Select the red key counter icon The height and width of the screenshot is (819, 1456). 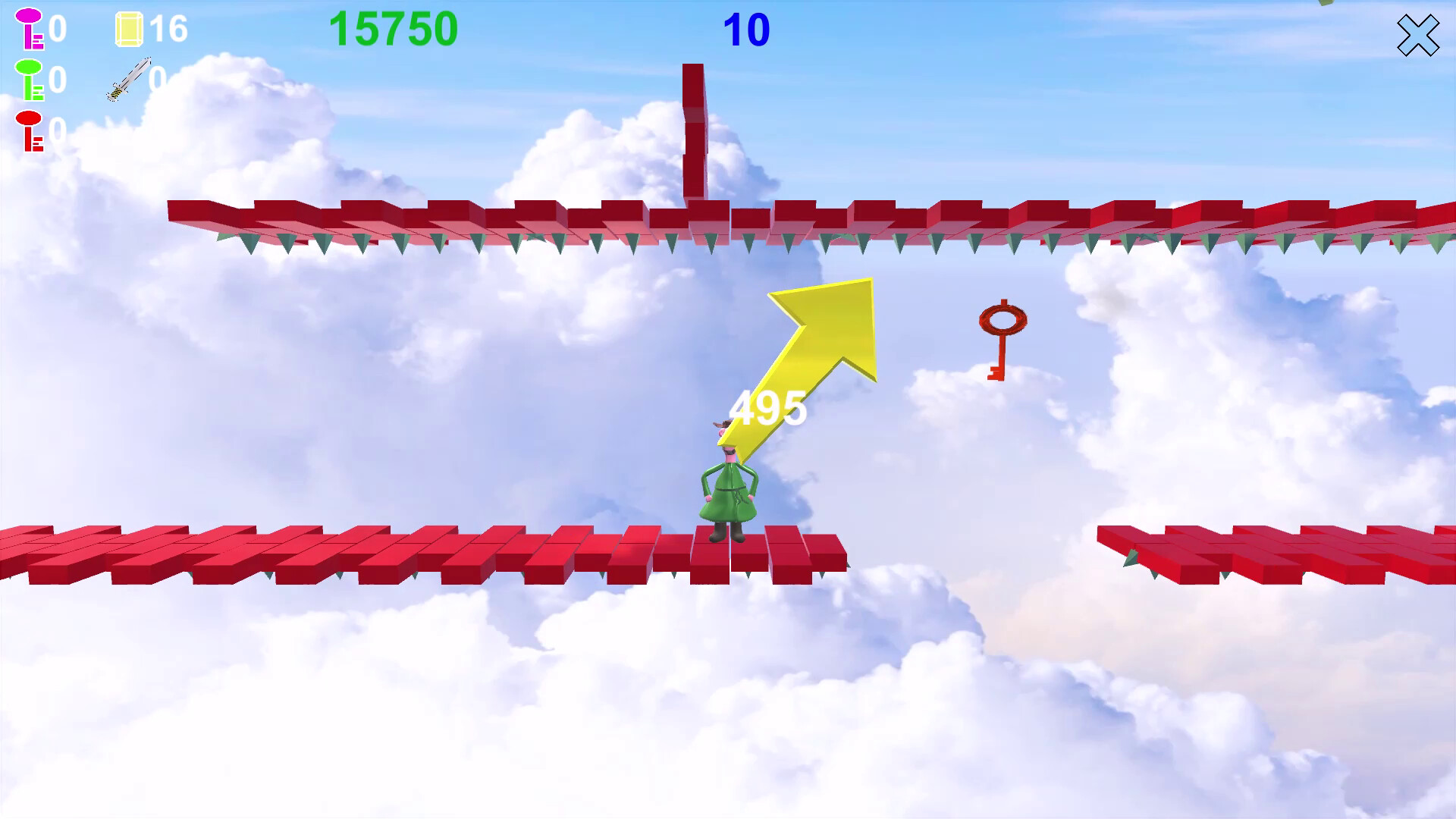pyautogui.click(x=29, y=130)
